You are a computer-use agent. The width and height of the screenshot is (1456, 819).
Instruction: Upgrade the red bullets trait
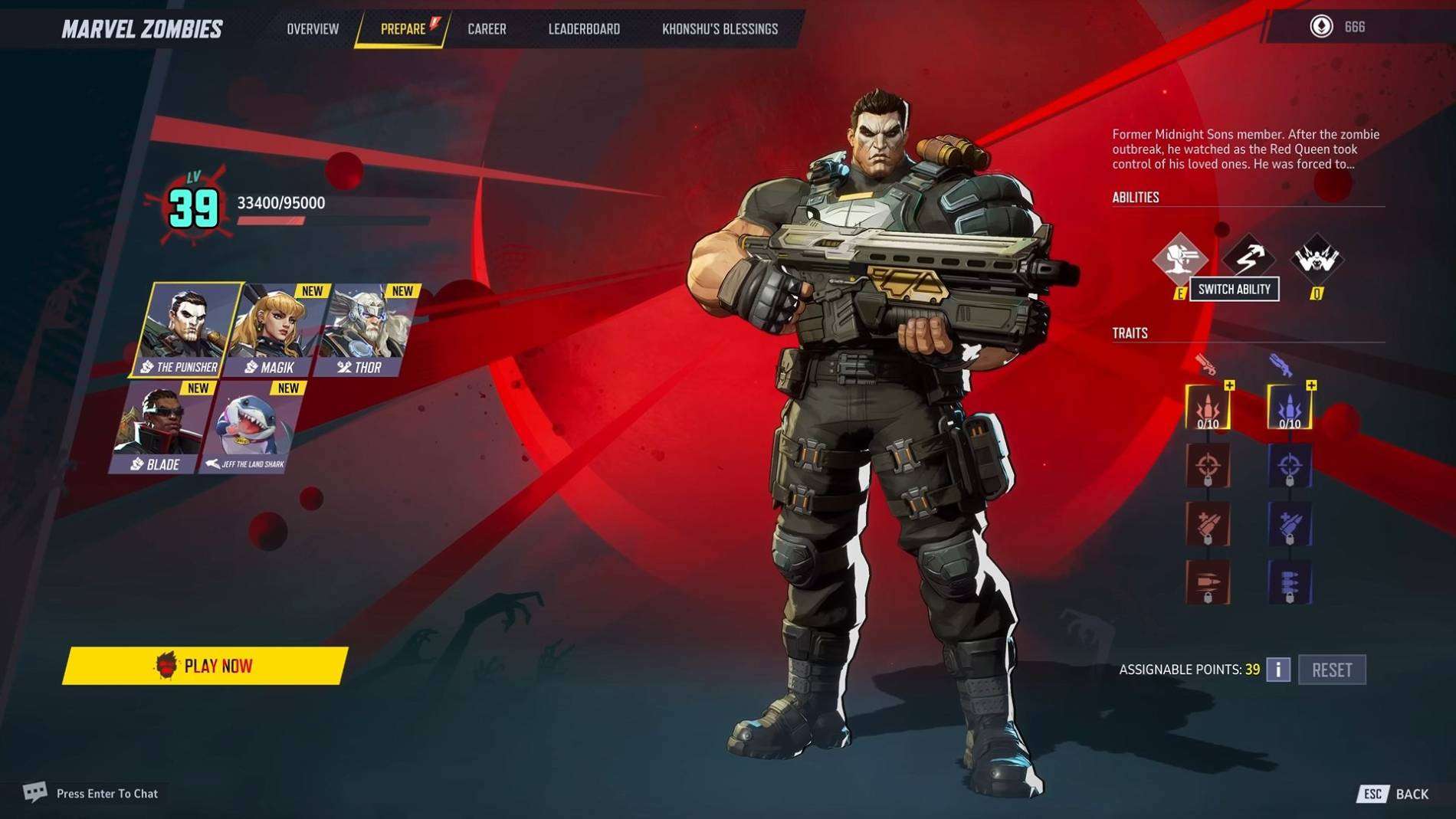click(x=1208, y=407)
